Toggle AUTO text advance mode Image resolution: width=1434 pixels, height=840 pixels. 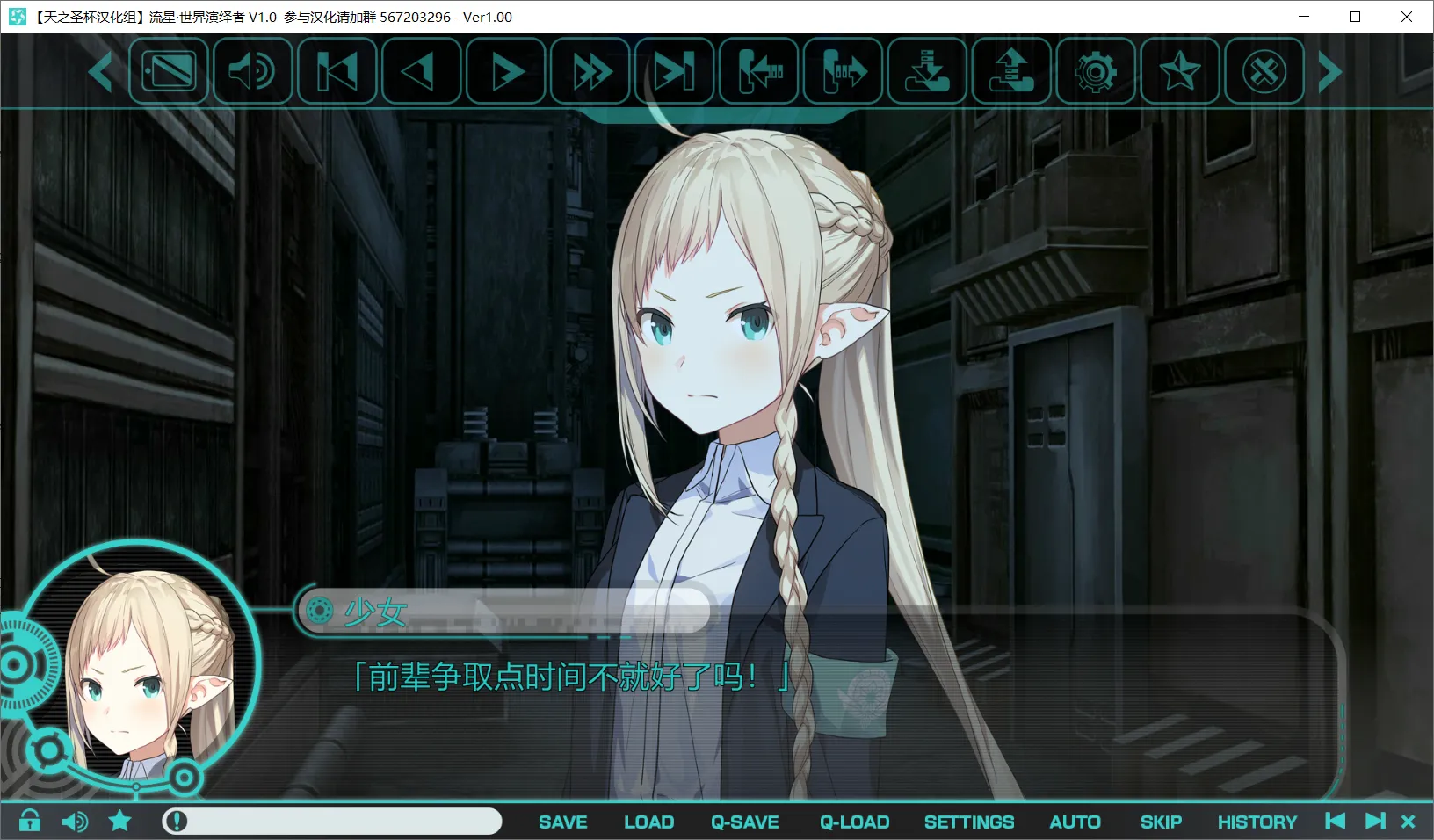(1075, 822)
